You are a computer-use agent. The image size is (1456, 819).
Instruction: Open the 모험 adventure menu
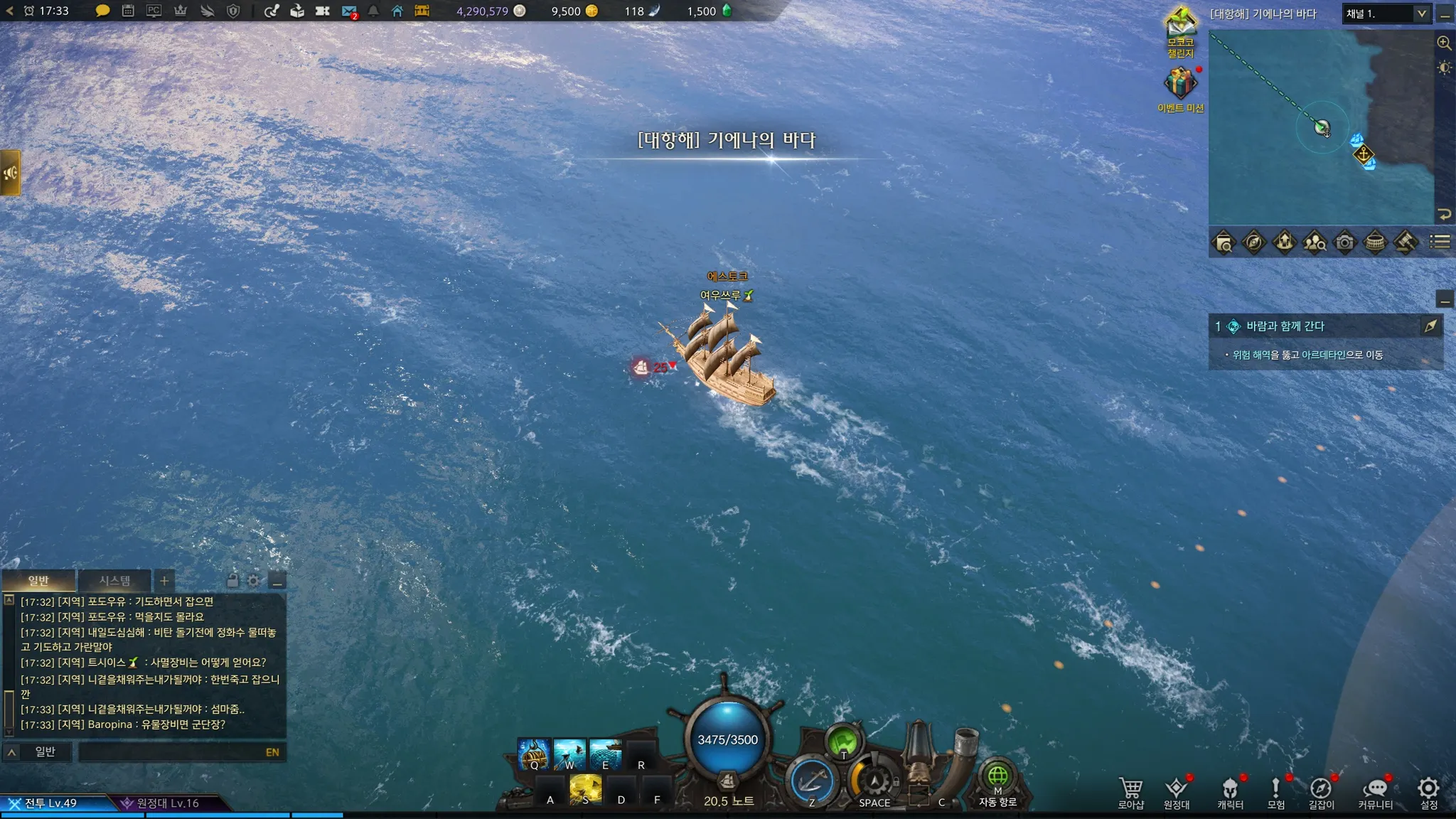click(1276, 791)
